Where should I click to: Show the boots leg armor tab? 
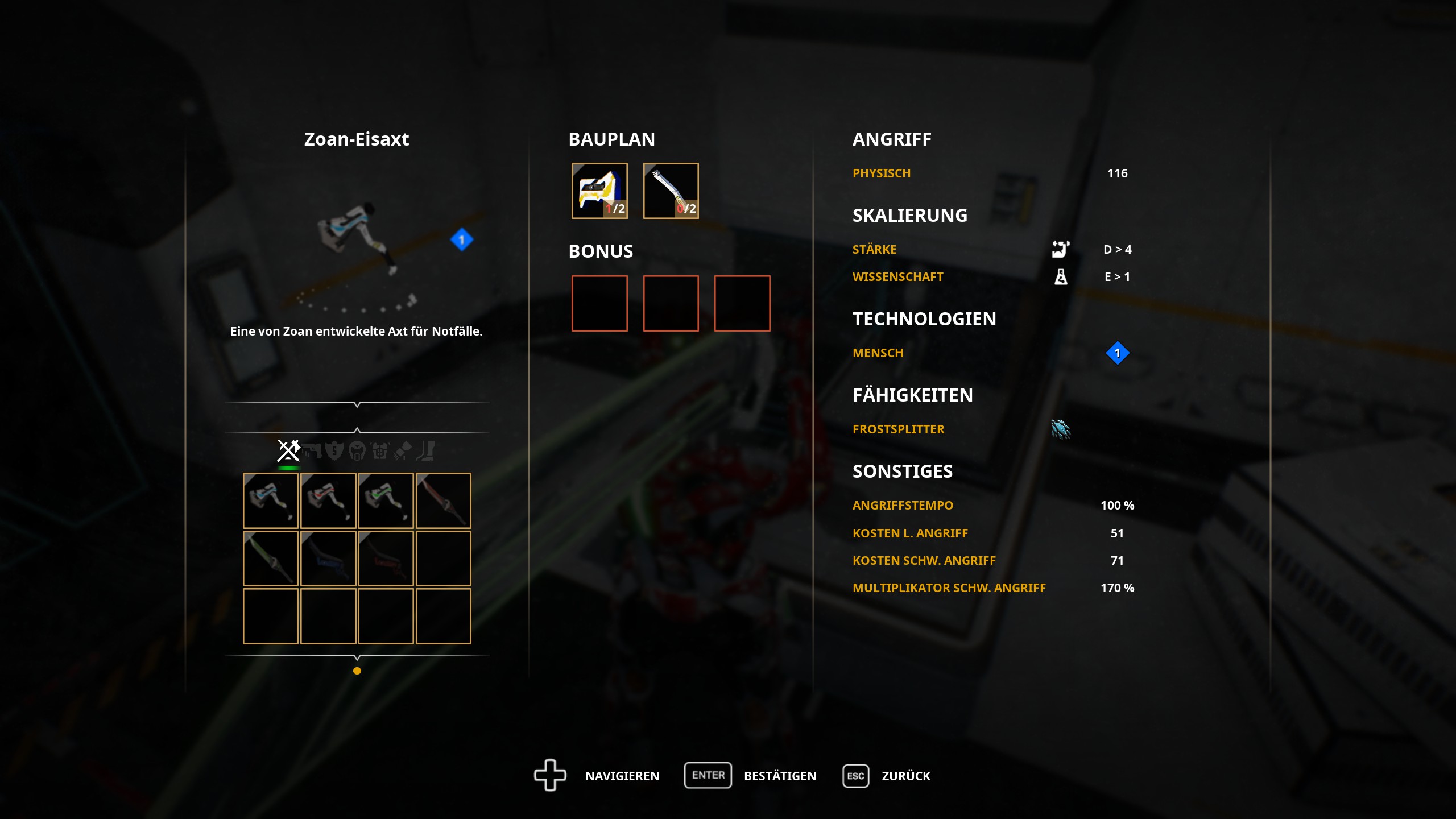(x=425, y=451)
